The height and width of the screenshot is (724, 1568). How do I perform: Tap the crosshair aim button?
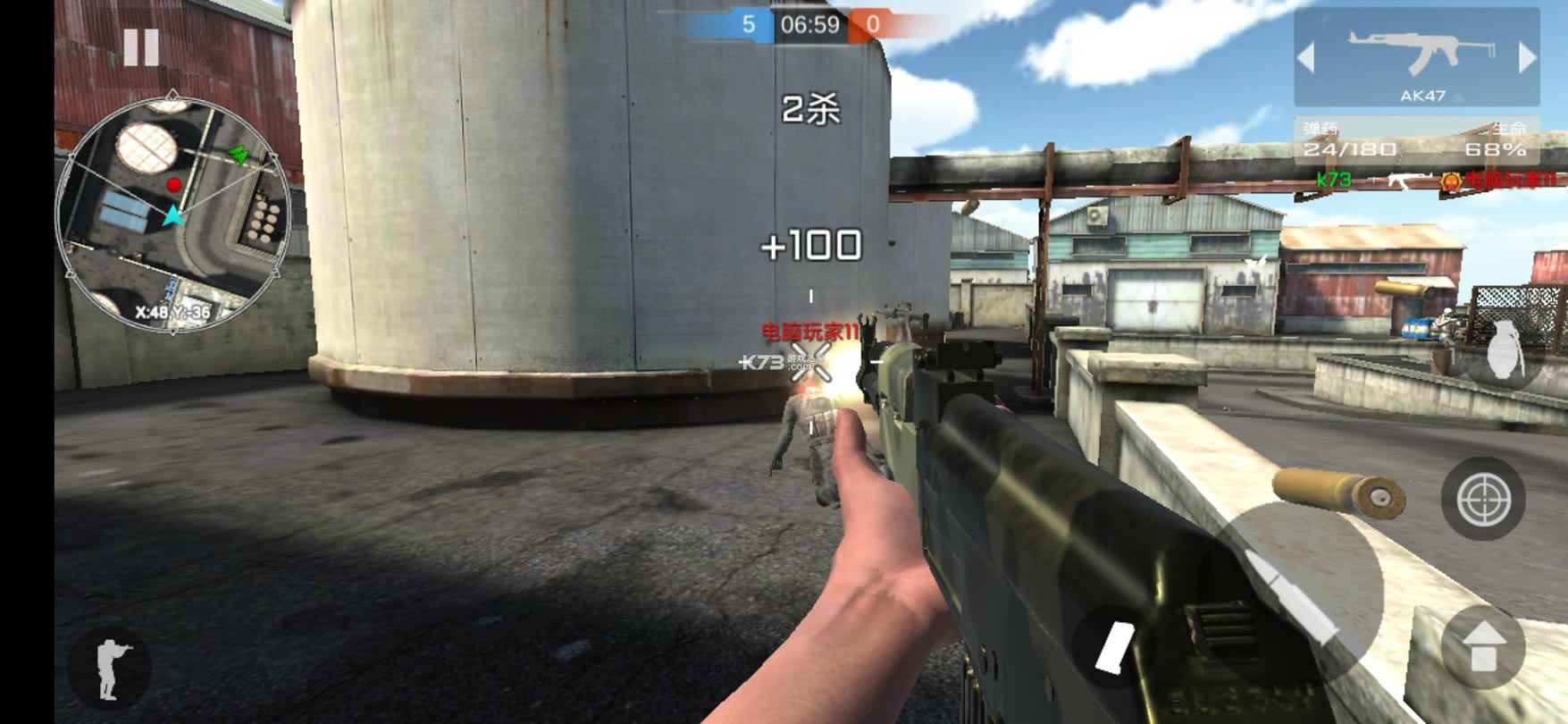click(x=1483, y=499)
